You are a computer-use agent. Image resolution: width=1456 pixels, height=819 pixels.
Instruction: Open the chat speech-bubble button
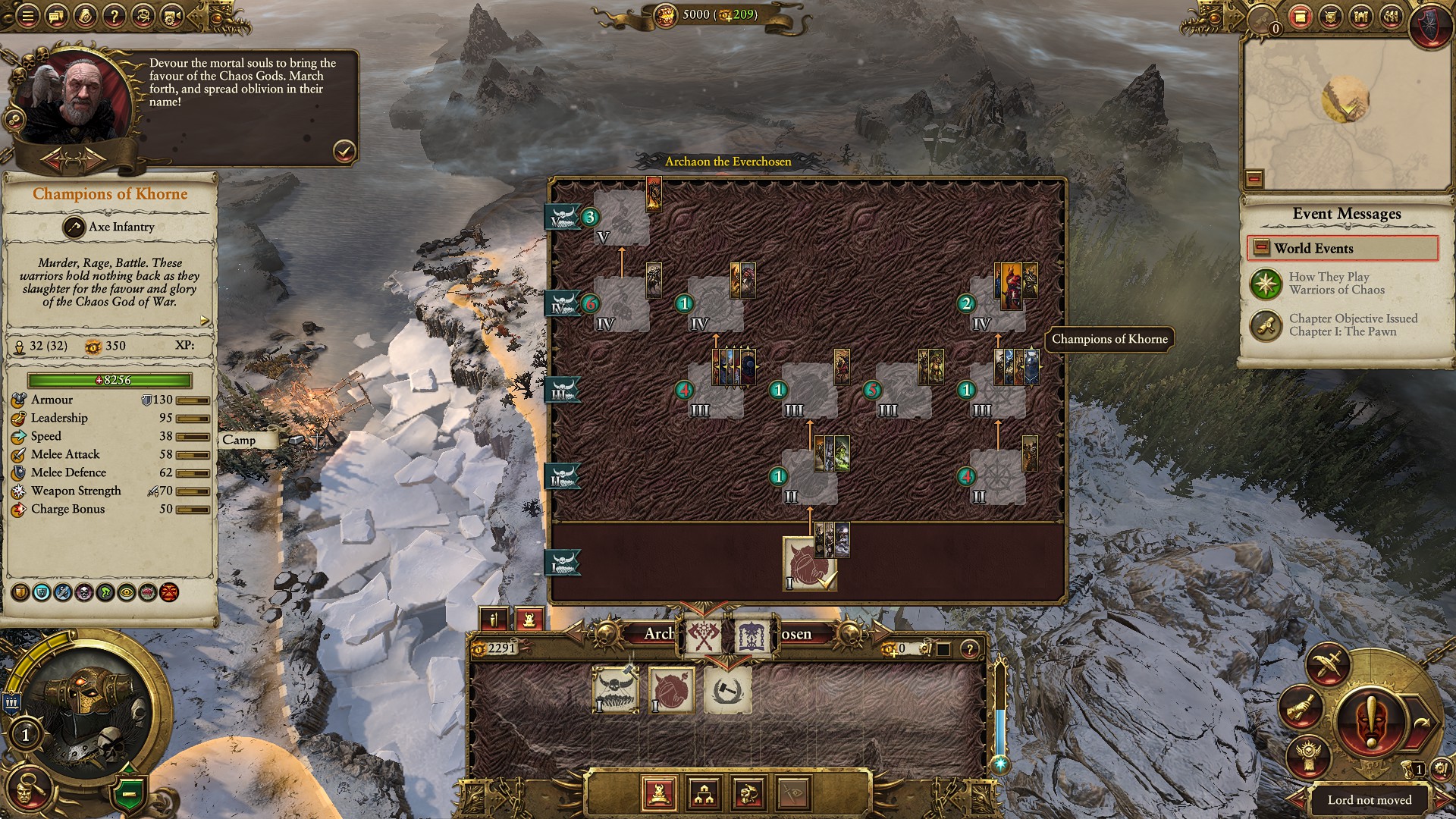(x=56, y=16)
